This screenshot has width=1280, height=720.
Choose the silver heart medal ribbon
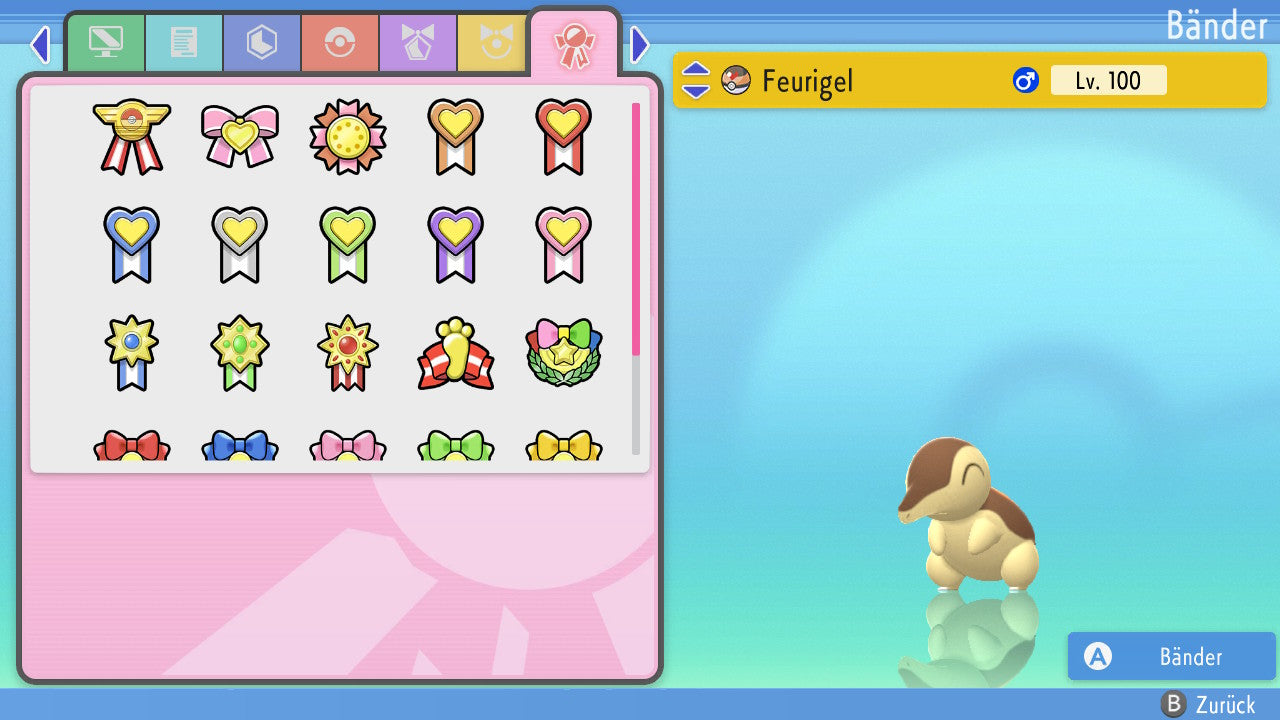click(239, 243)
